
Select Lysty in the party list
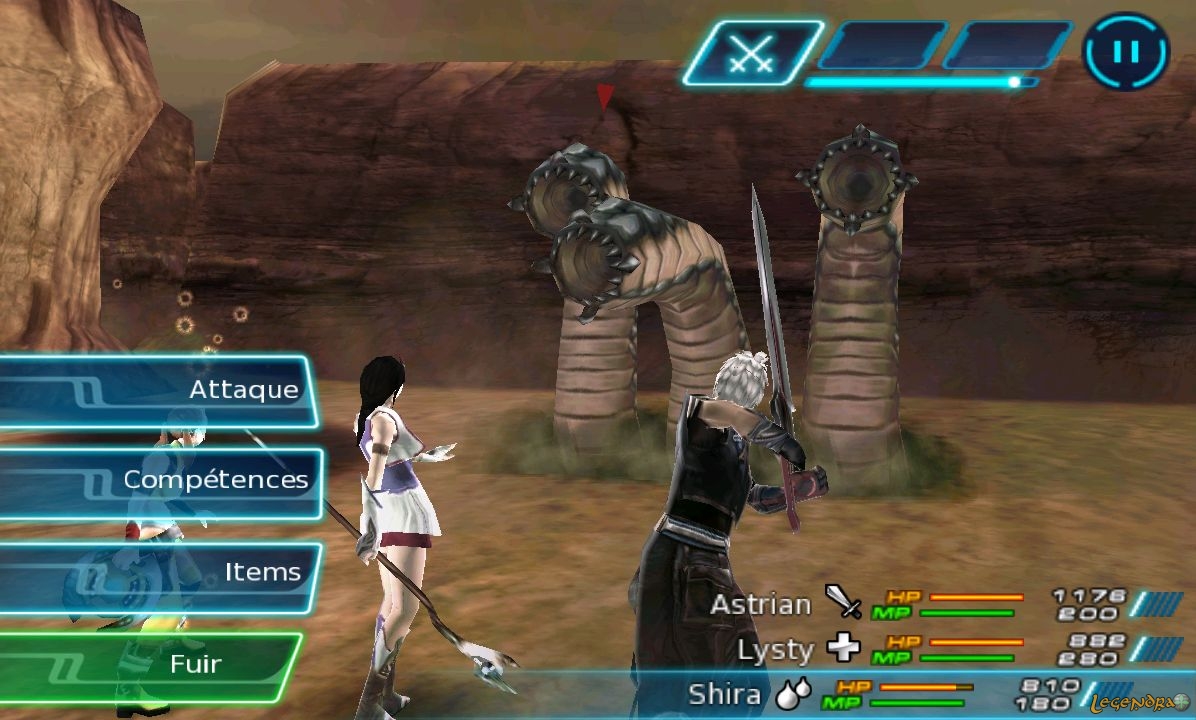click(775, 650)
